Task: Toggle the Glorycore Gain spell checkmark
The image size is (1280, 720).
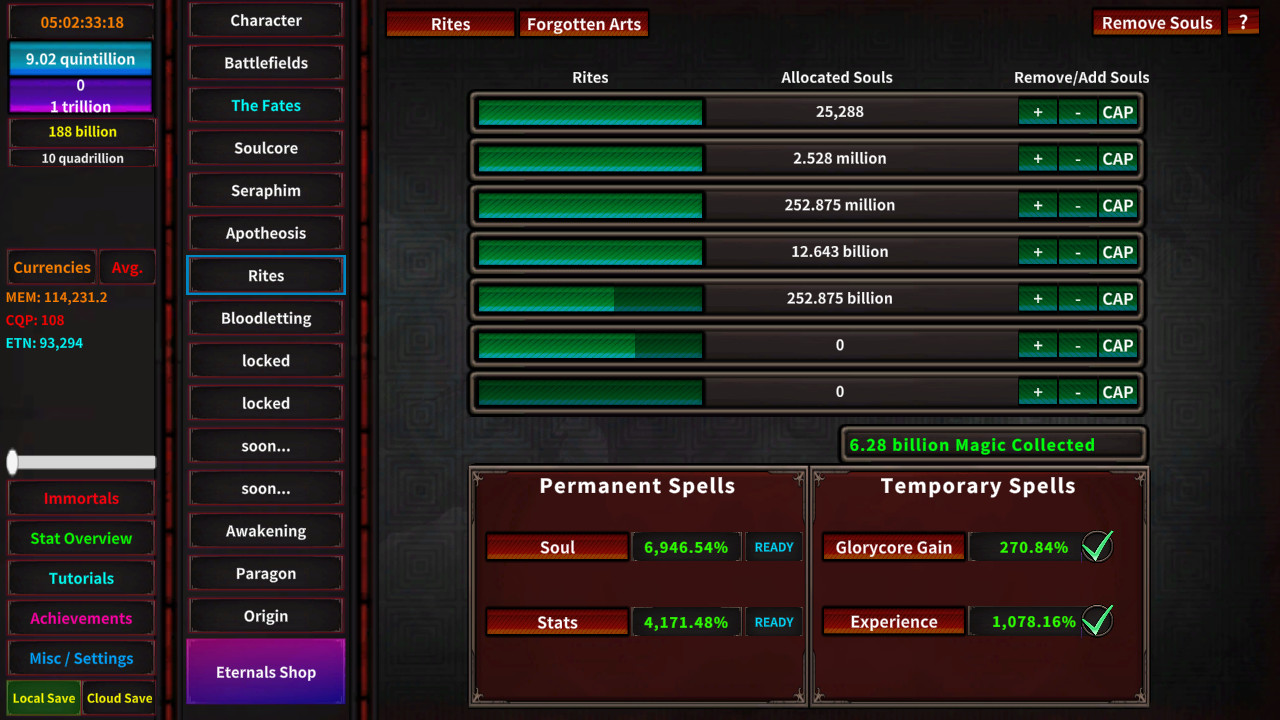Action: pos(1096,546)
